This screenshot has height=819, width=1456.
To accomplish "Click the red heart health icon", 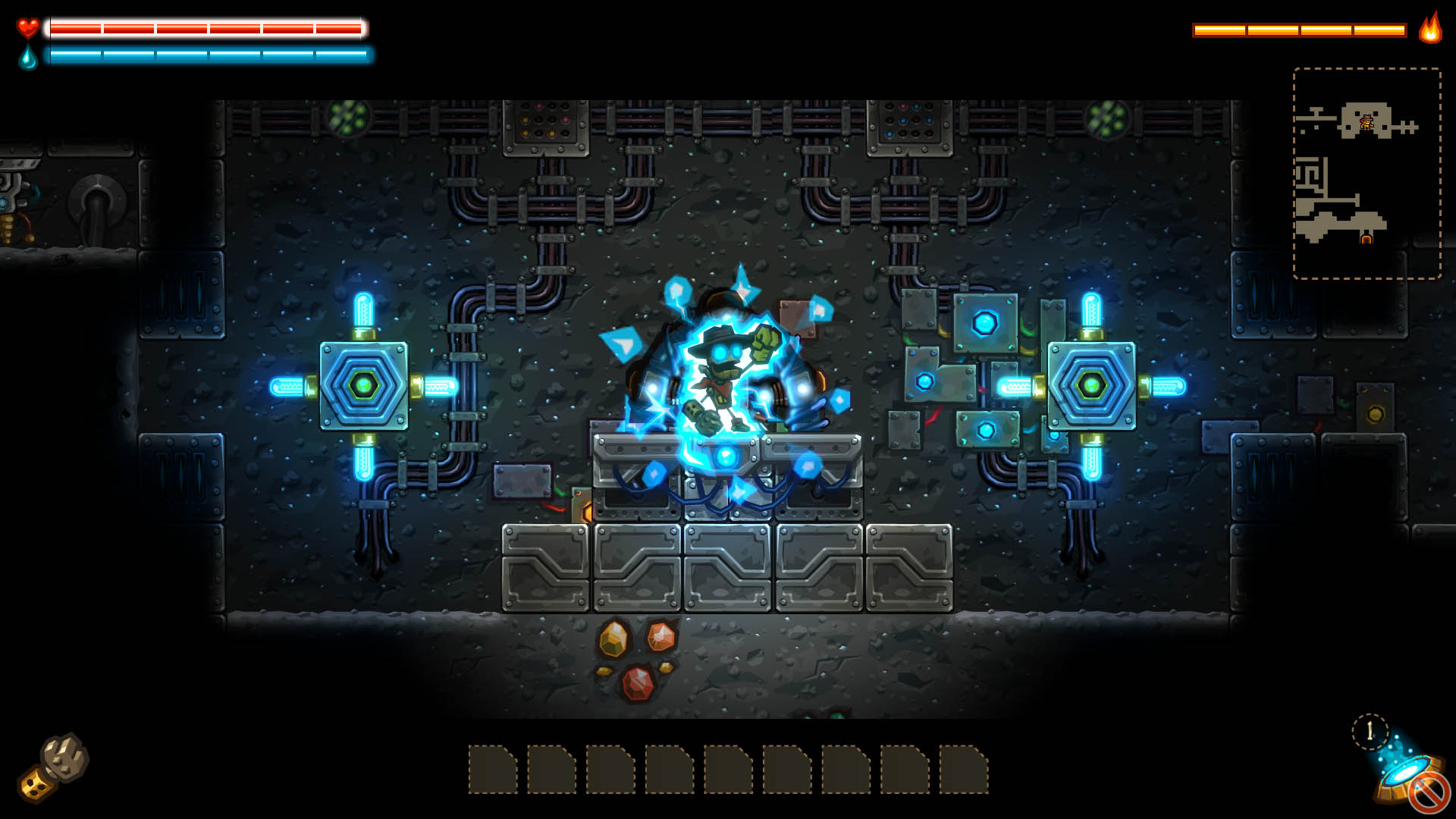I will point(27,29).
